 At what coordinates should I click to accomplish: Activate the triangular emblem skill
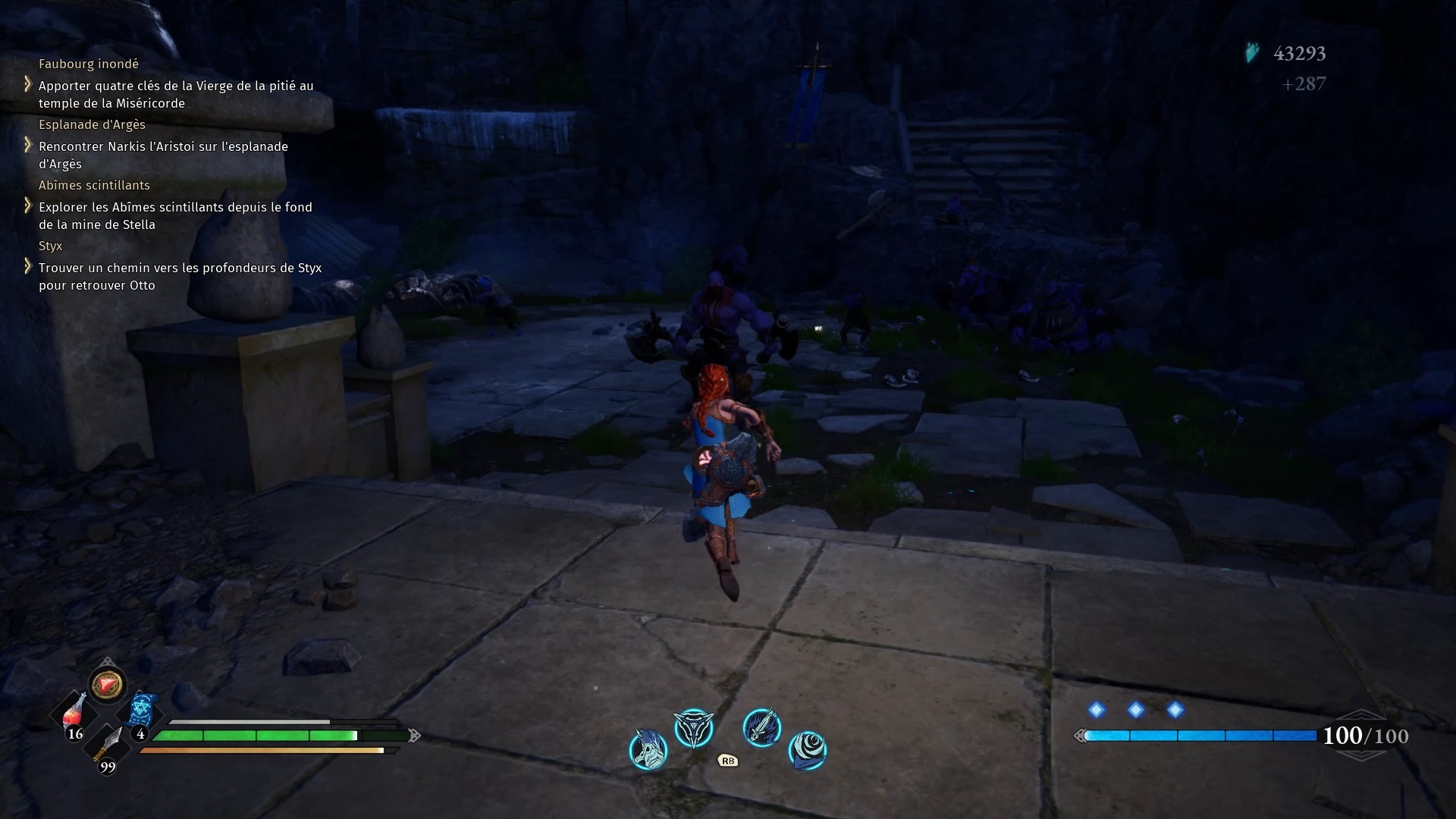[694, 728]
